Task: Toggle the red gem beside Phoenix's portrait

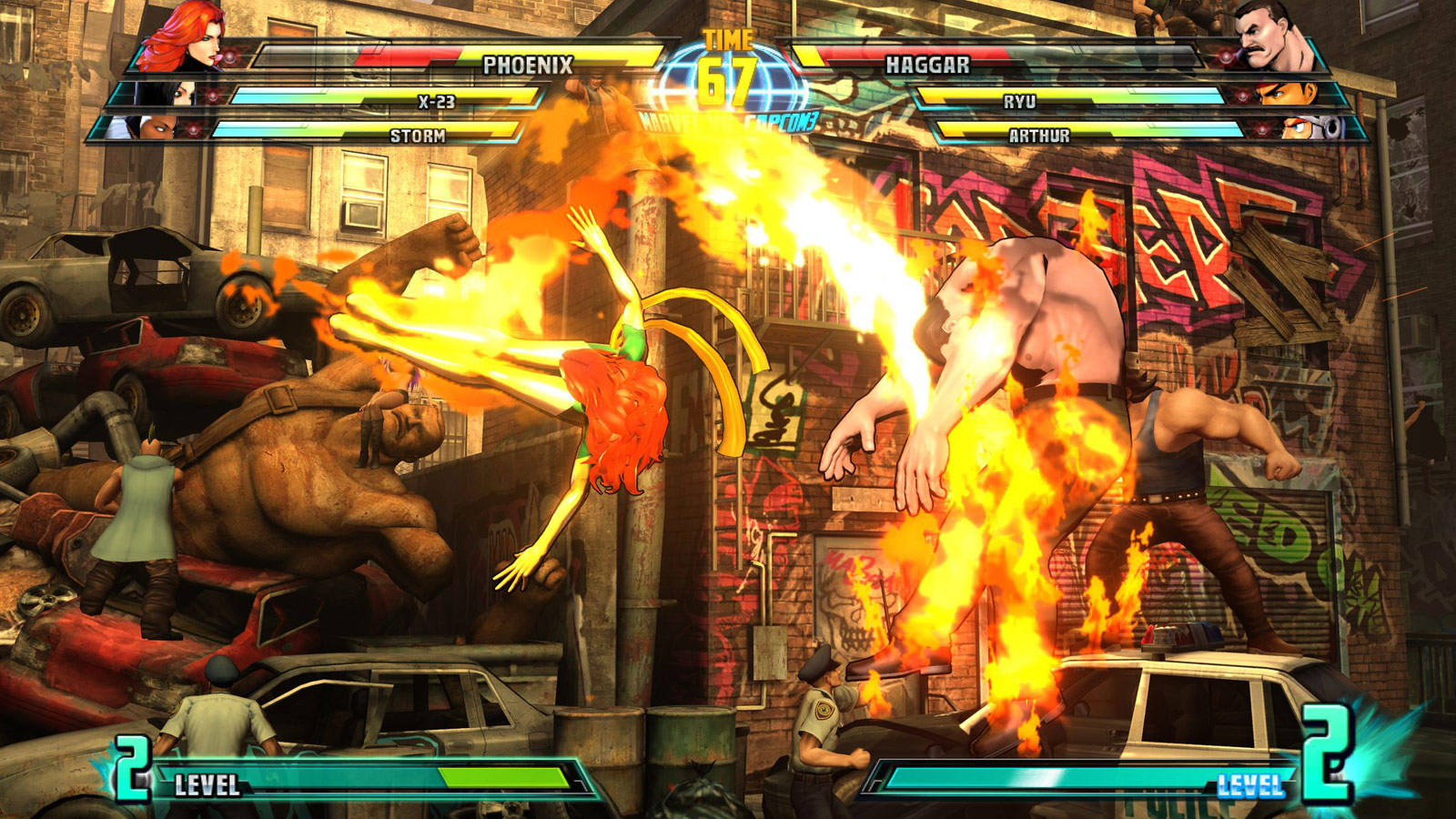Action: [x=229, y=56]
